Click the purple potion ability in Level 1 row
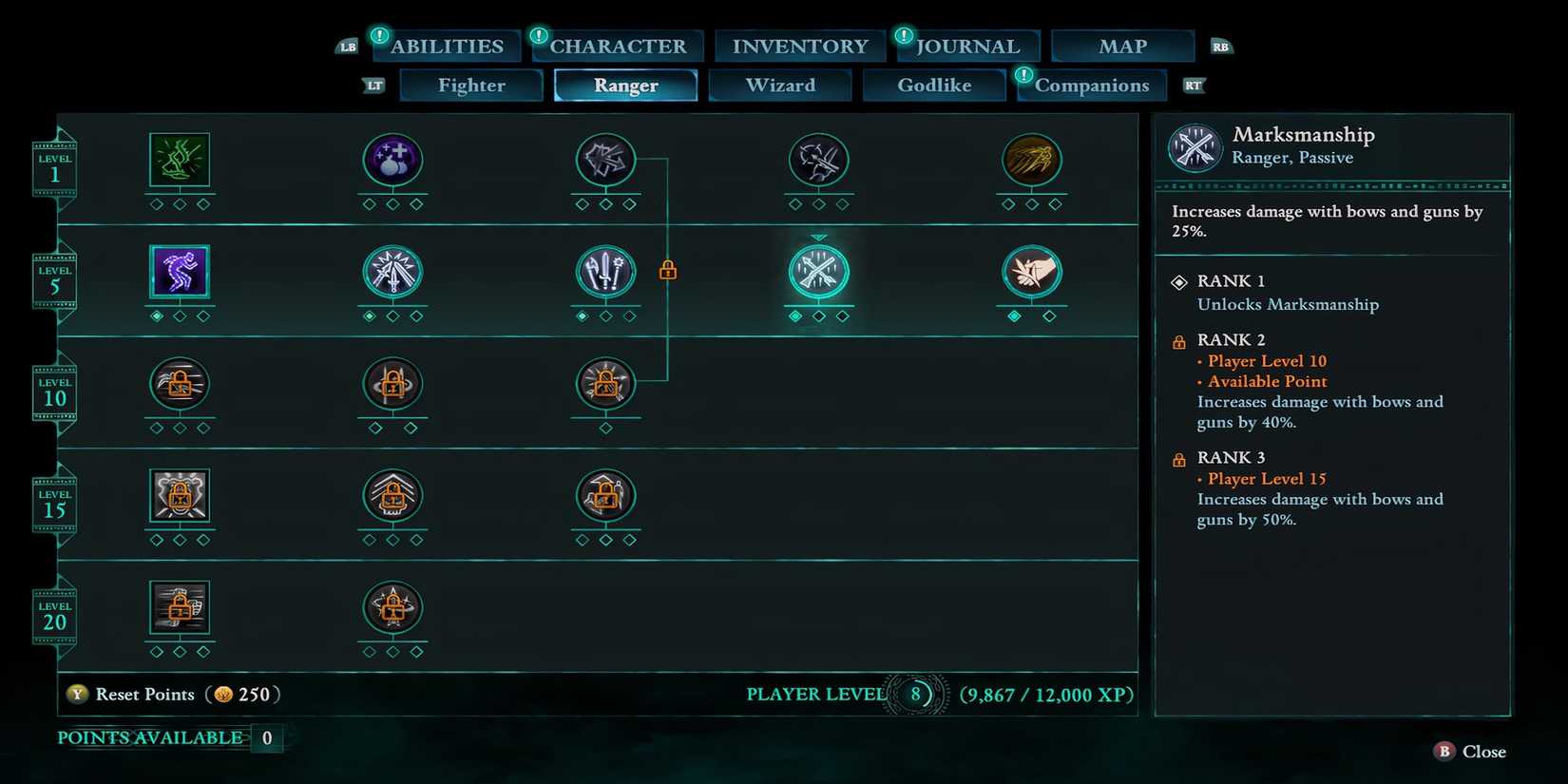The image size is (1568, 784). pos(392,162)
